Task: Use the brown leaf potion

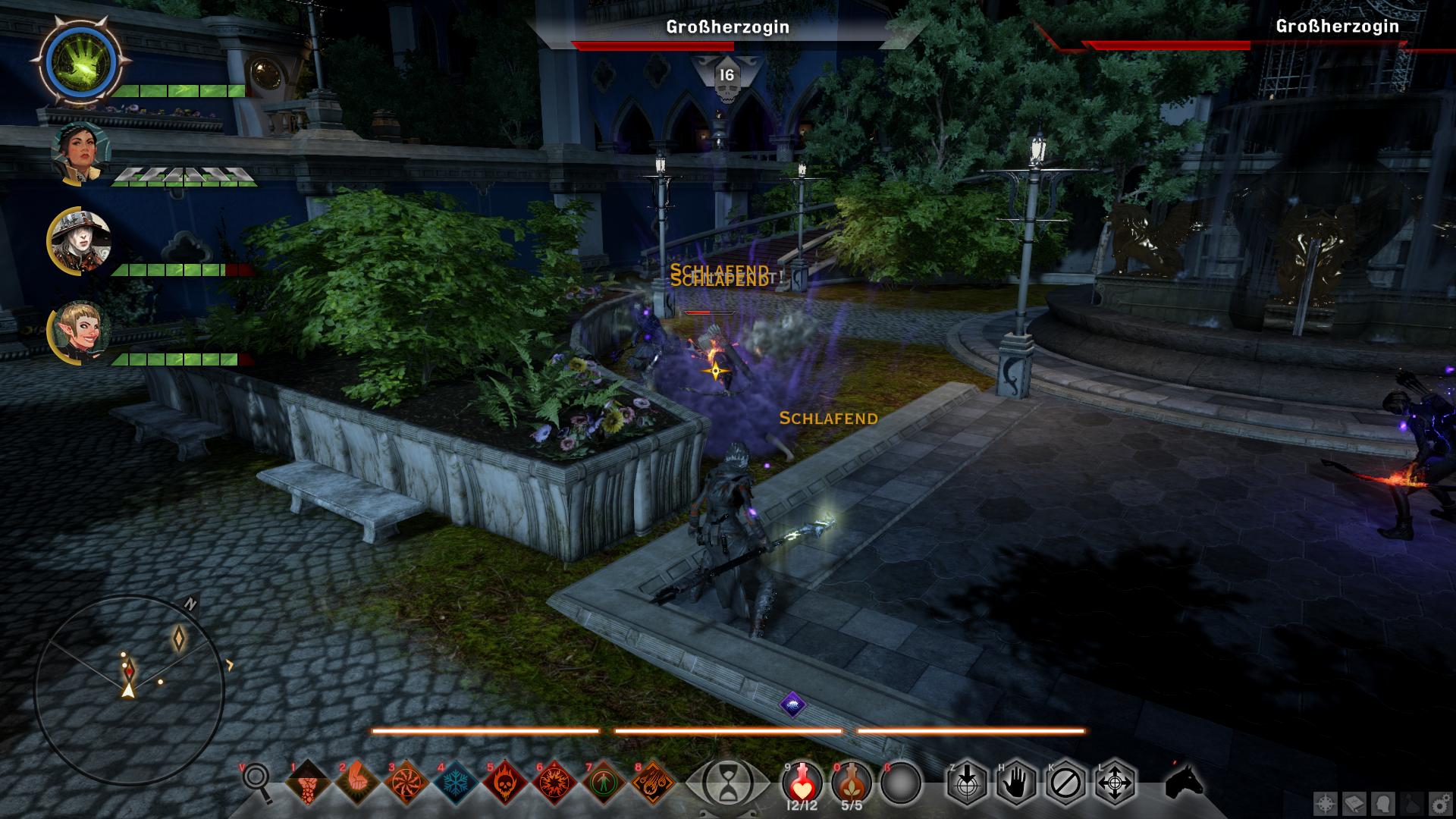Action: [x=852, y=781]
